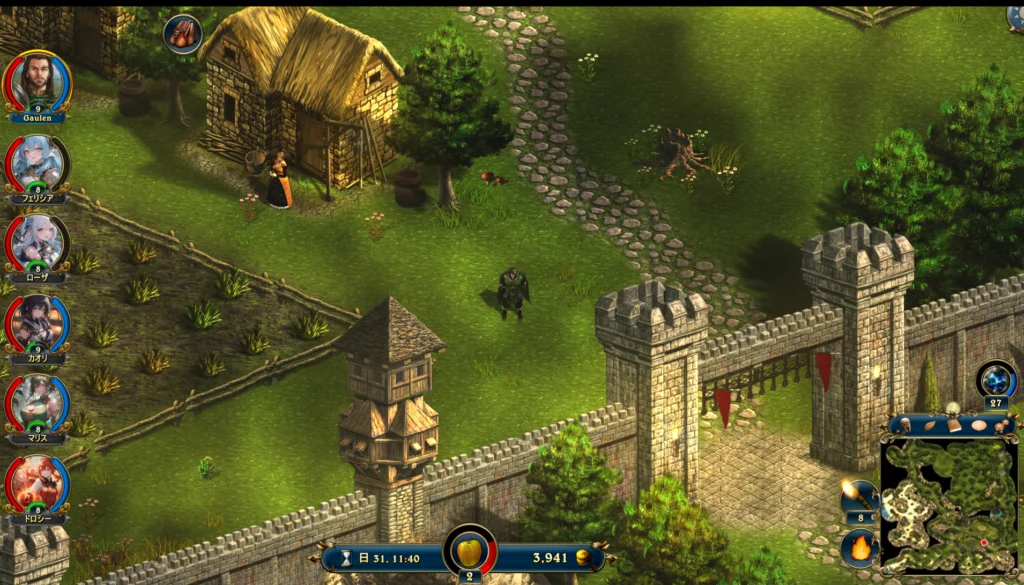Screen dimensions: 1024x585
Task: Select the フェリシア party portrait
Action: click(37, 162)
